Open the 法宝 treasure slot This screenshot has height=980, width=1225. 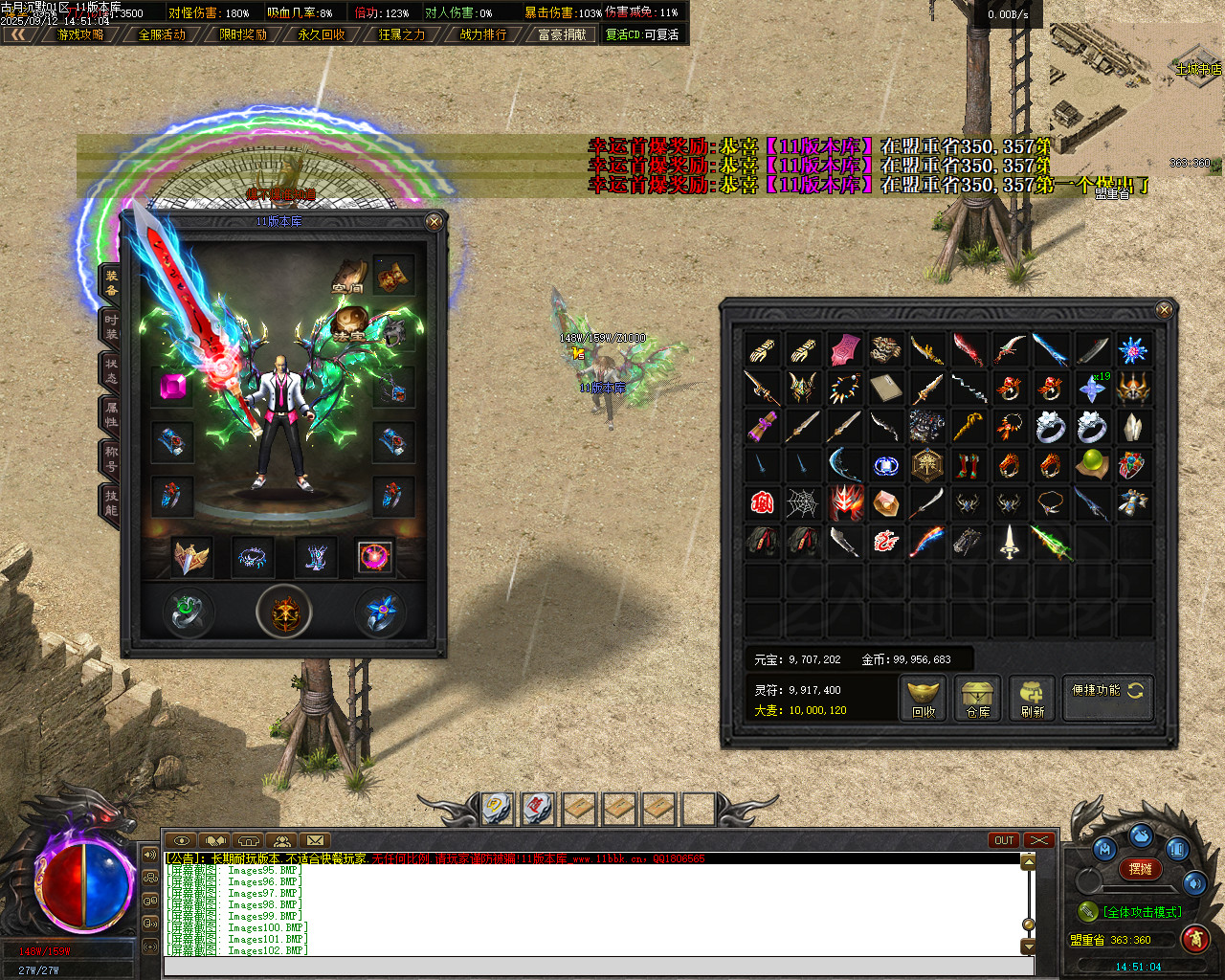point(350,324)
